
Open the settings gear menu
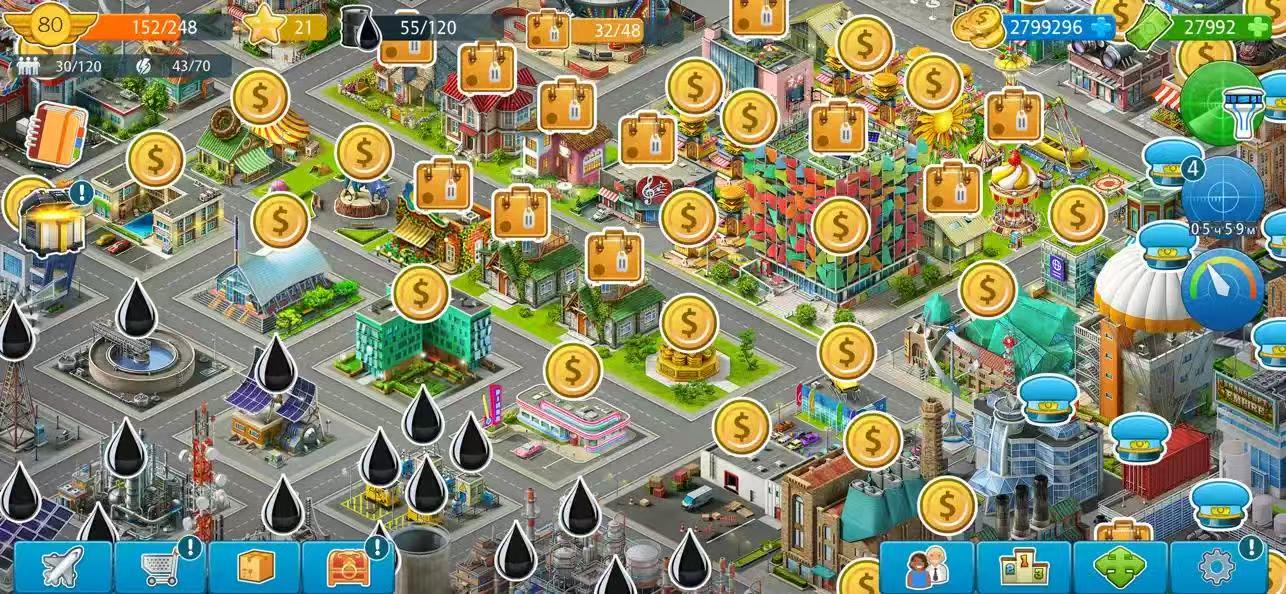[1217, 568]
